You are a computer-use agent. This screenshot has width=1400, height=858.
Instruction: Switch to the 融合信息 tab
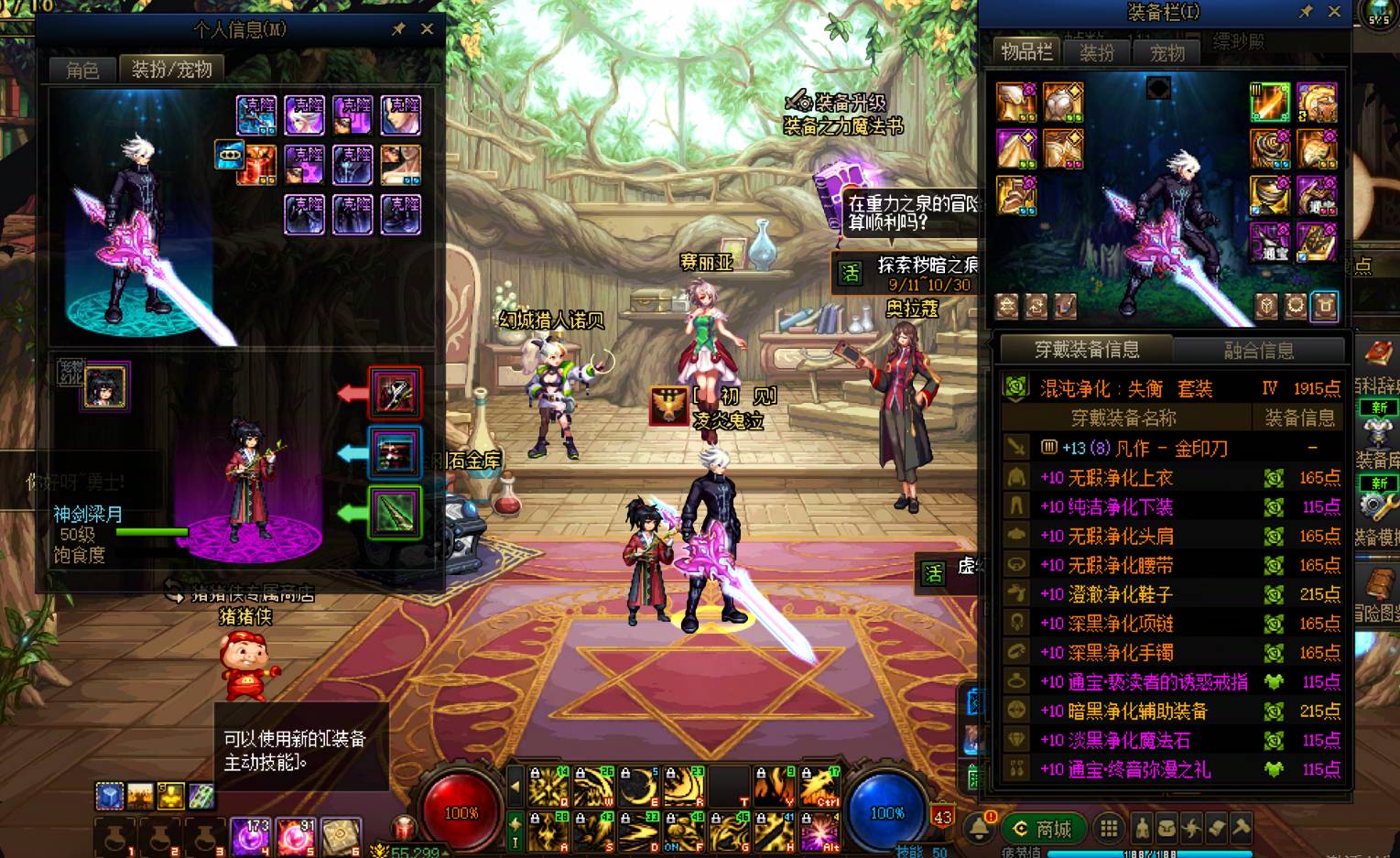(x=1259, y=350)
